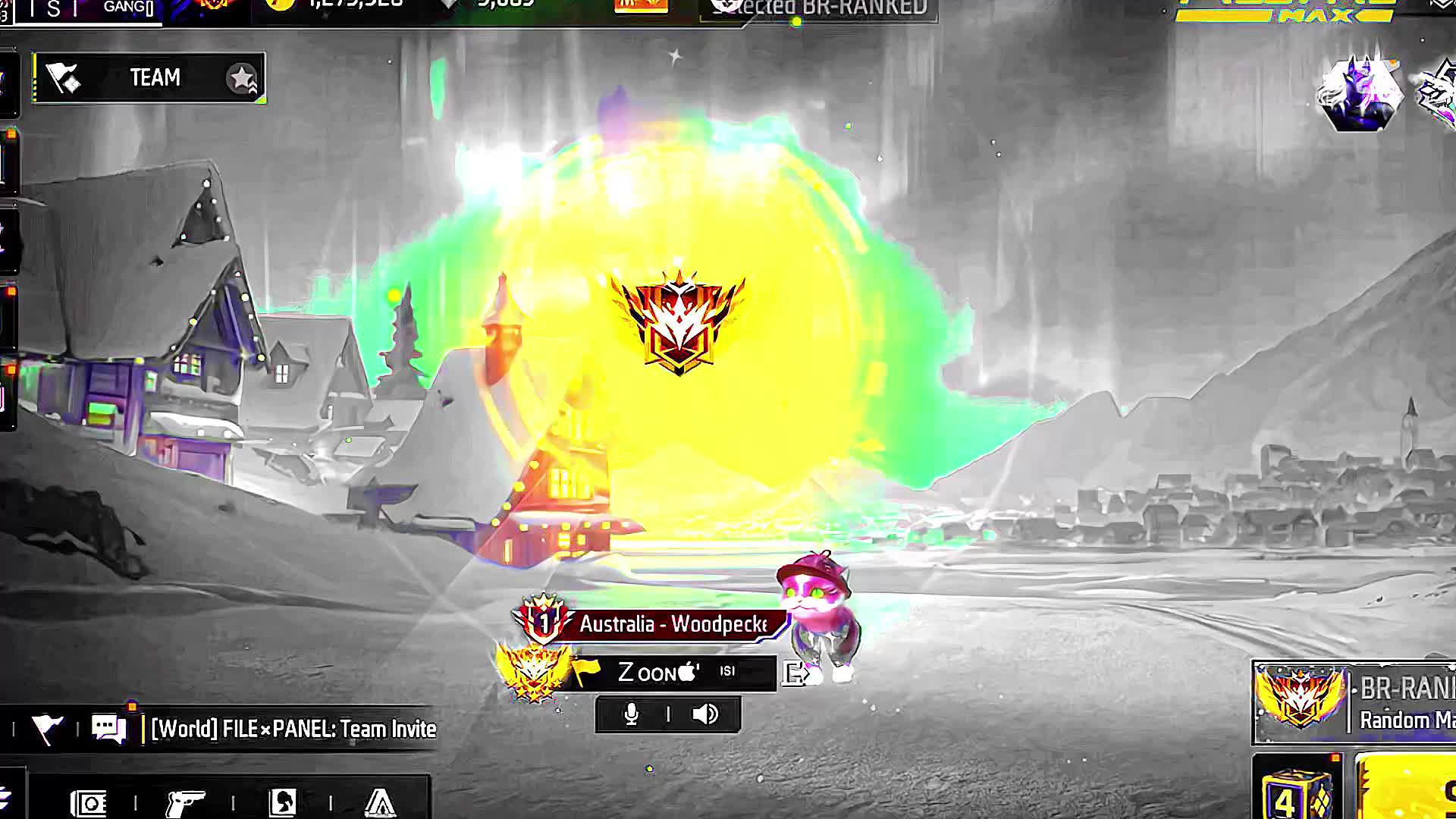Open the pistol weapon menu

click(x=185, y=802)
